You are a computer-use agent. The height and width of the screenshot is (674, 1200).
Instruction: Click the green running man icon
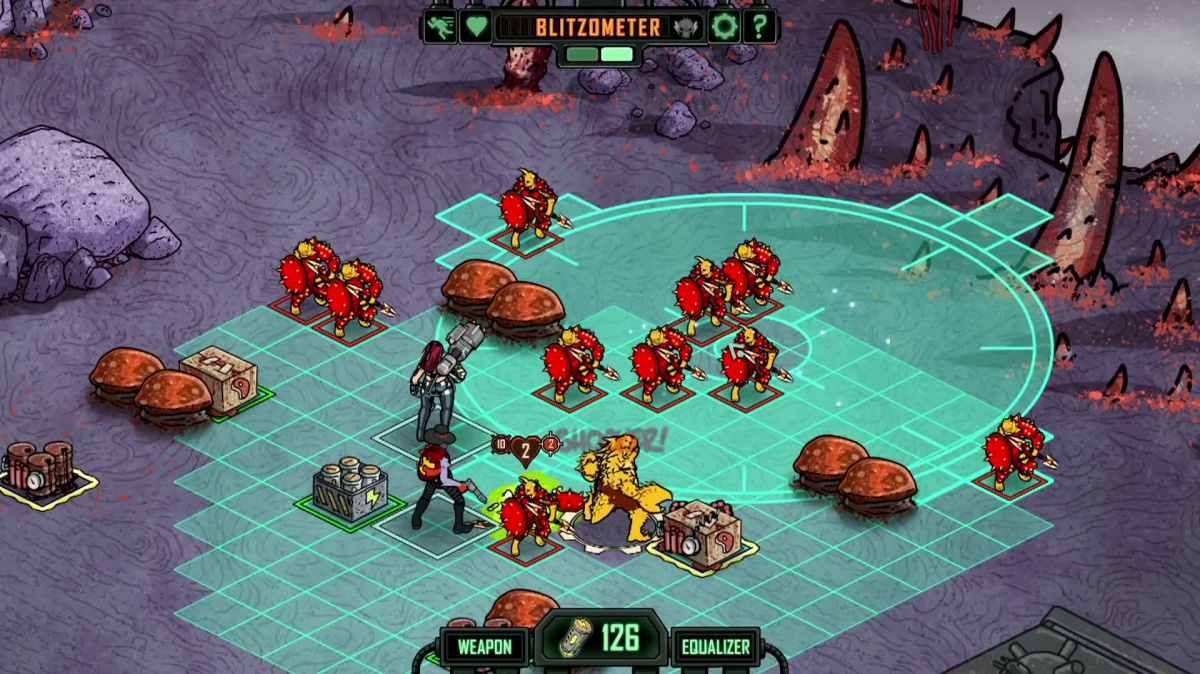click(440, 27)
